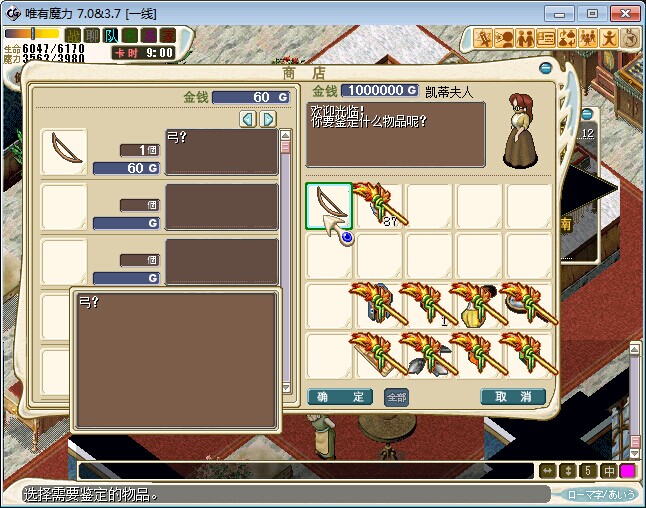The width and height of the screenshot is (646, 508).
Task: Minimize the game window
Action: coord(566,12)
